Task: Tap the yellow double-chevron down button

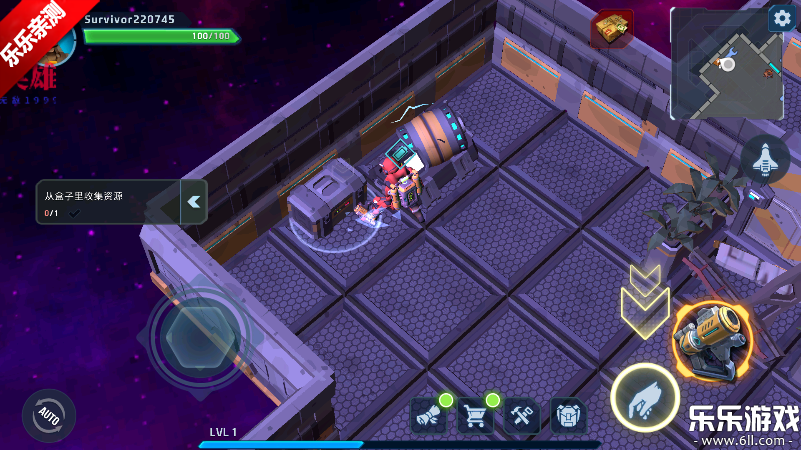Action: tap(645, 298)
